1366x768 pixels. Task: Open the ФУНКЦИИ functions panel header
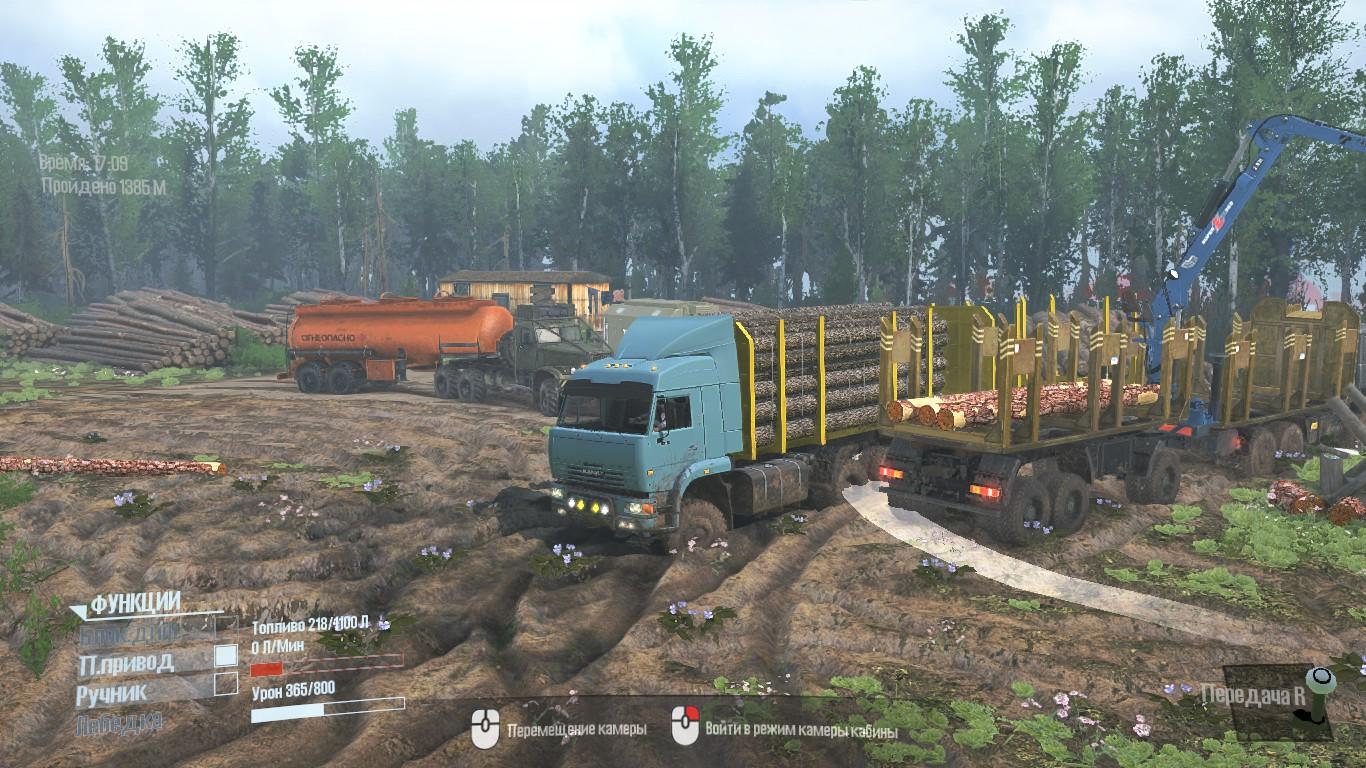[x=135, y=603]
